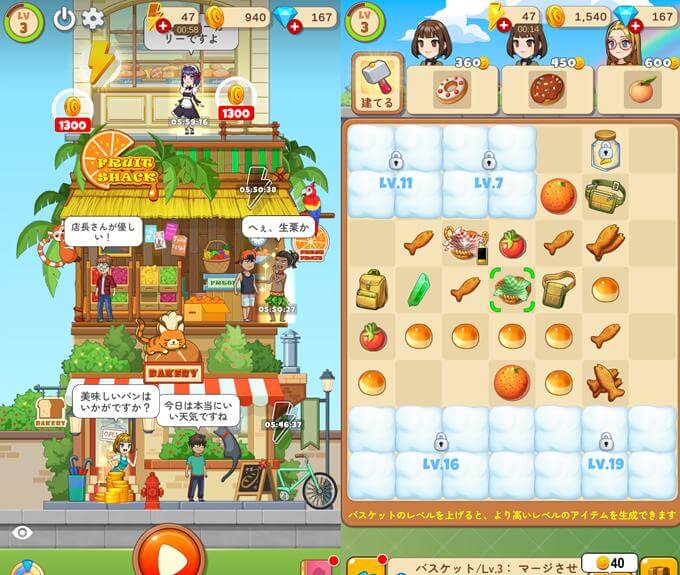
Task: Choose the chocolate donut order for 450
Action: click(547, 88)
